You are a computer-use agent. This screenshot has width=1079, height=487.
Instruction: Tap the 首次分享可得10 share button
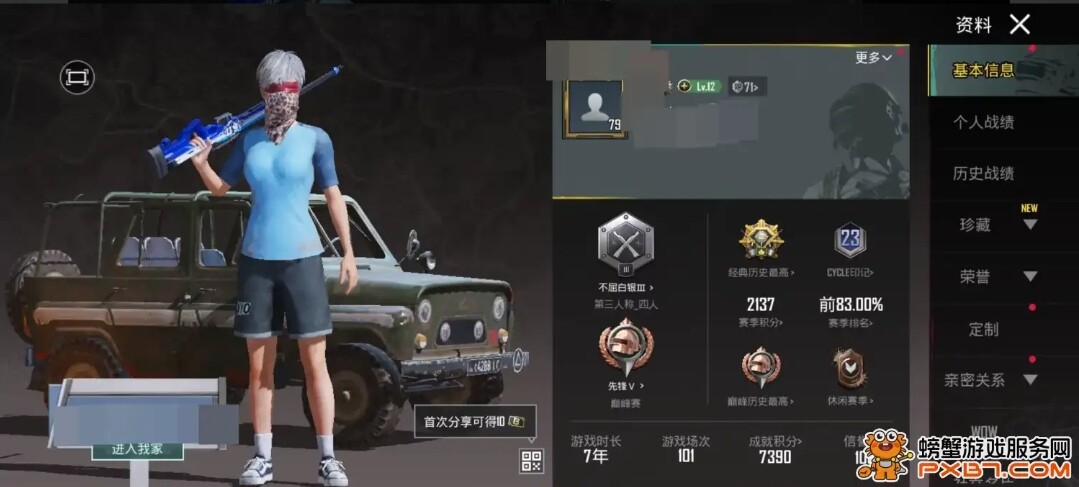pyautogui.click(x=475, y=422)
